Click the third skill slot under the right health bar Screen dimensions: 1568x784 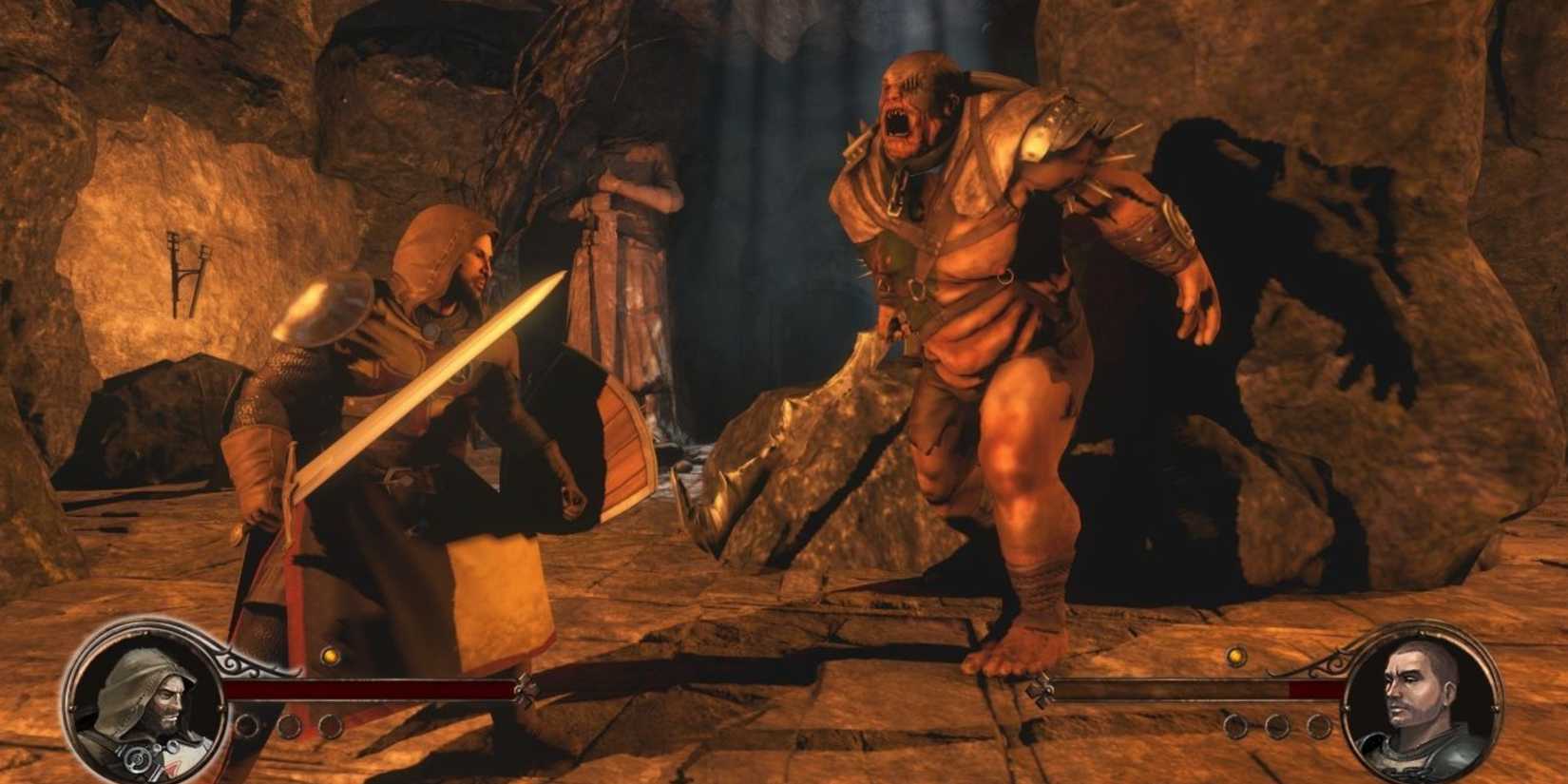tap(1318, 725)
